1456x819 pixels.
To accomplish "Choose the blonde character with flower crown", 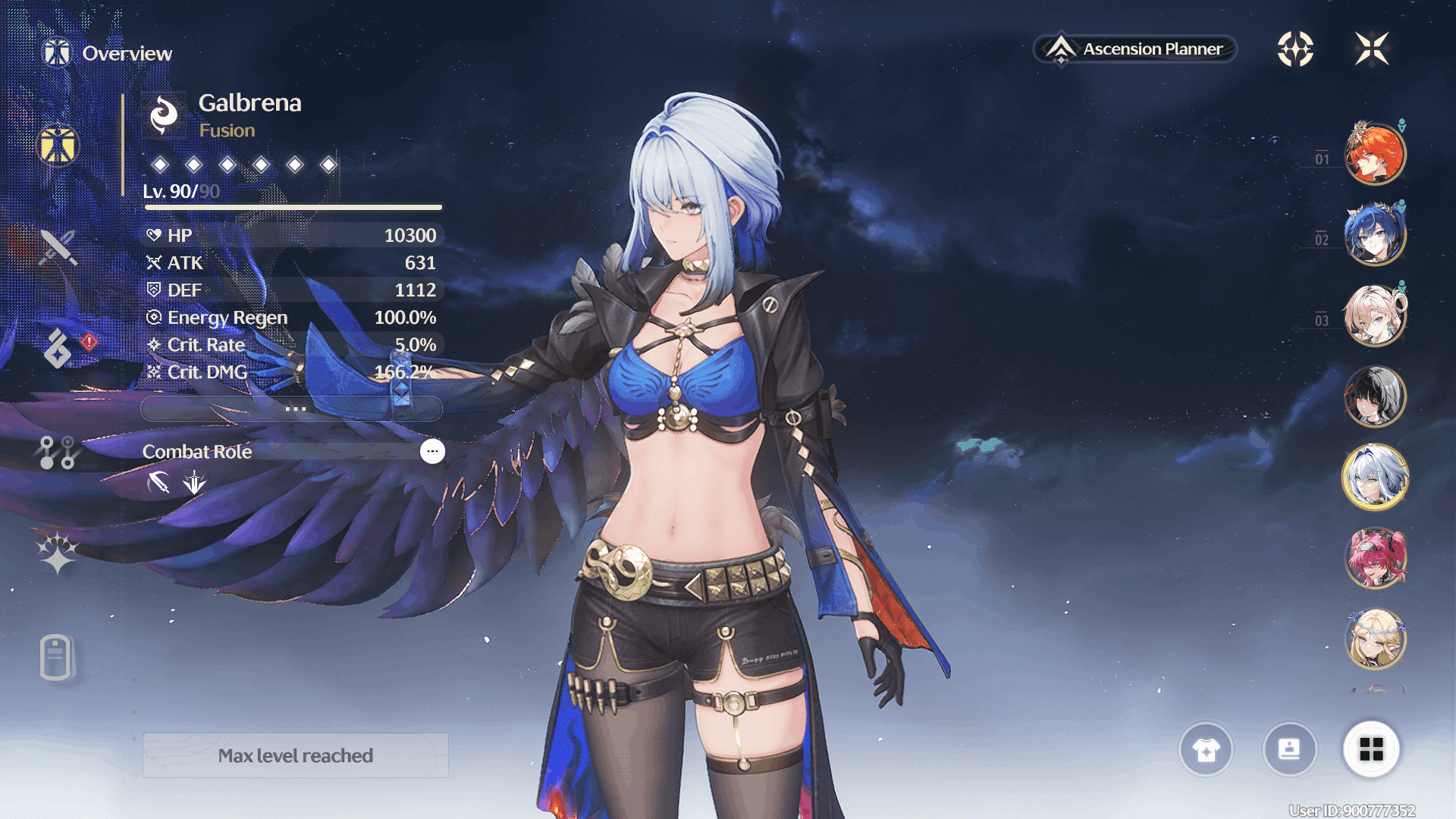I will (x=1374, y=639).
